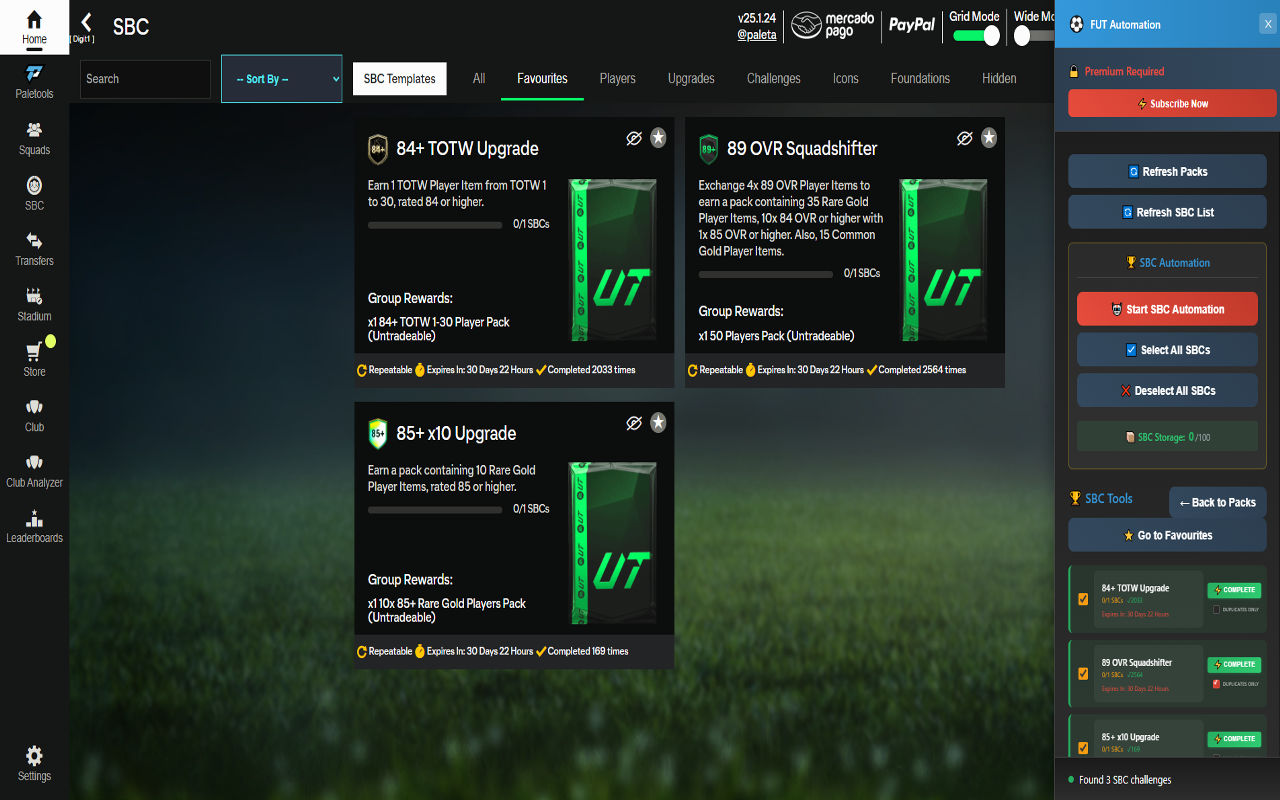Hide the 84+ TOTW Upgrade via eye icon
This screenshot has width=1280, height=800.
pyautogui.click(x=634, y=138)
